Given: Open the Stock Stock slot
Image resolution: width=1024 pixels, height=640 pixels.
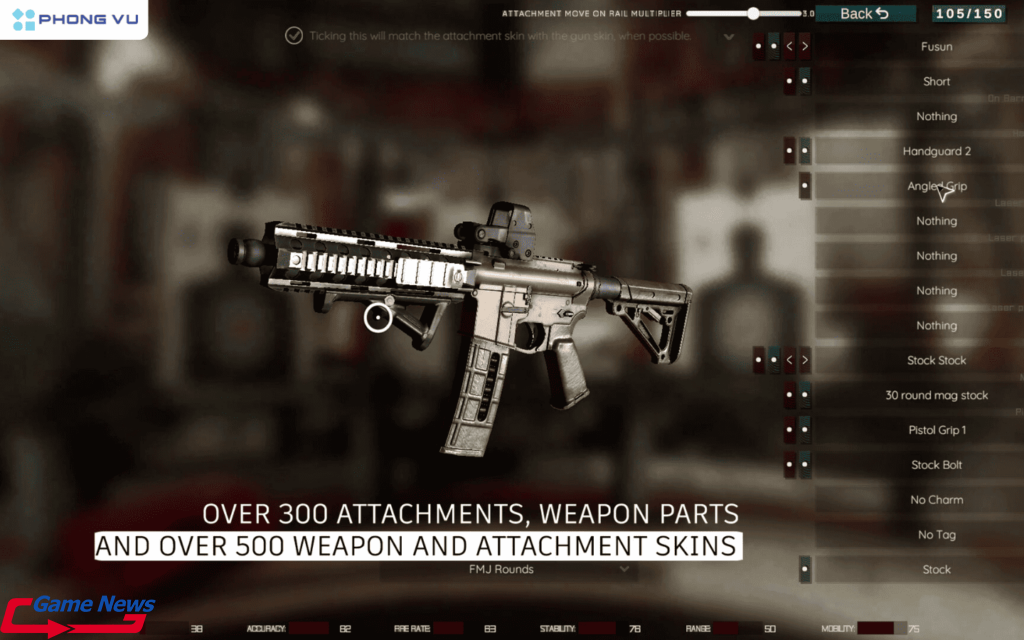Looking at the screenshot, I should (x=936, y=360).
